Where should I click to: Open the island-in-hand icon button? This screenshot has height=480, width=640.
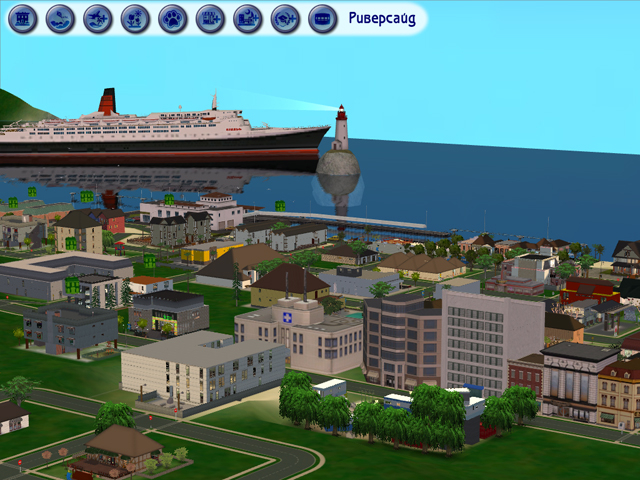click(x=60, y=18)
